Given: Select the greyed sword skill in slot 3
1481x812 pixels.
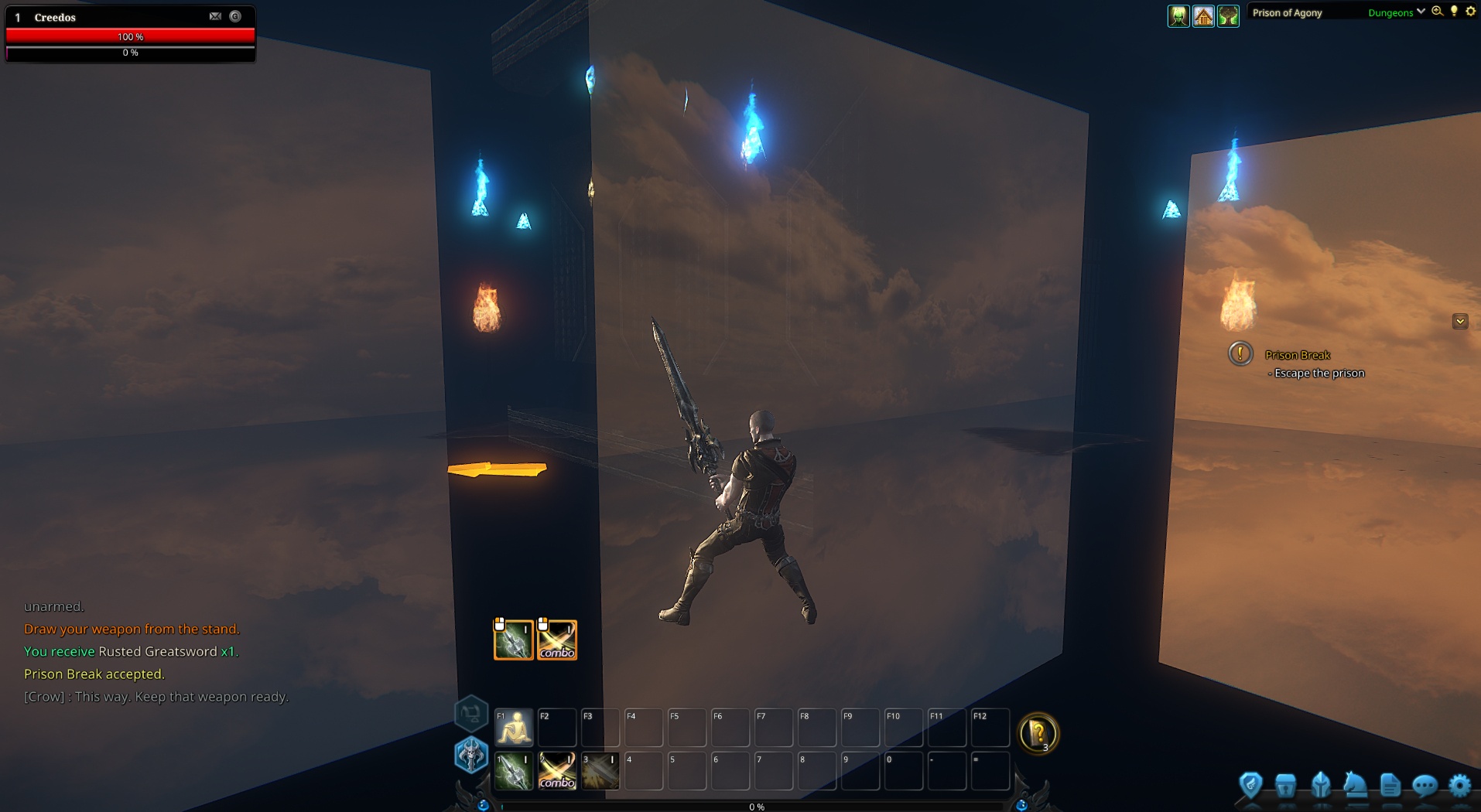Looking at the screenshot, I should tap(600, 771).
